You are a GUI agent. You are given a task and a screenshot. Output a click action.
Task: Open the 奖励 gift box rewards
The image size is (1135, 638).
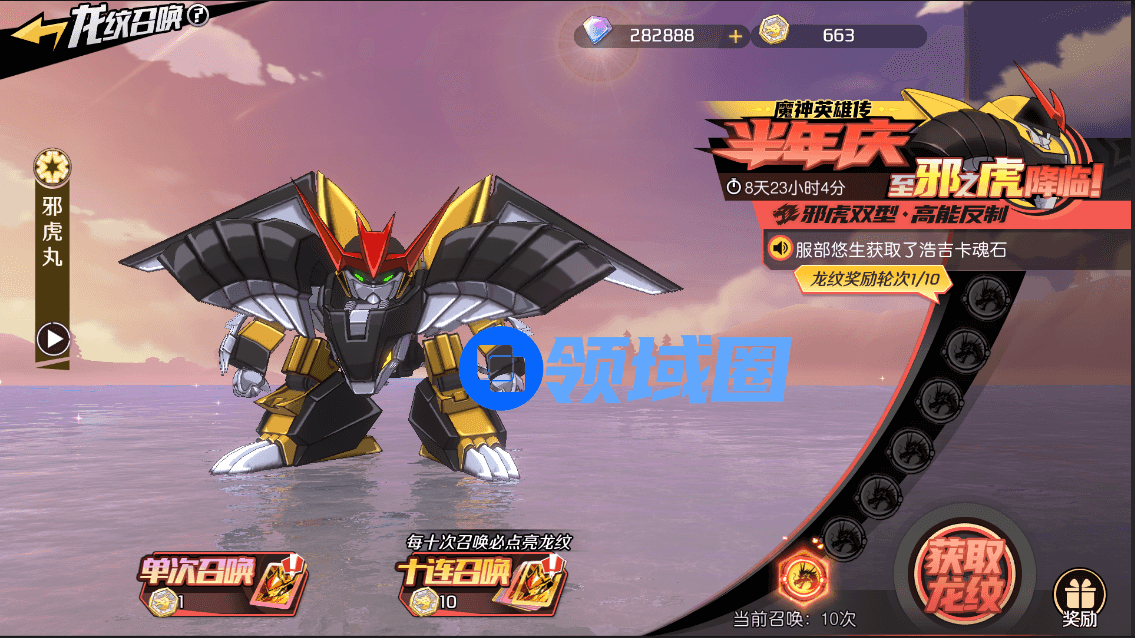pos(1080,597)
